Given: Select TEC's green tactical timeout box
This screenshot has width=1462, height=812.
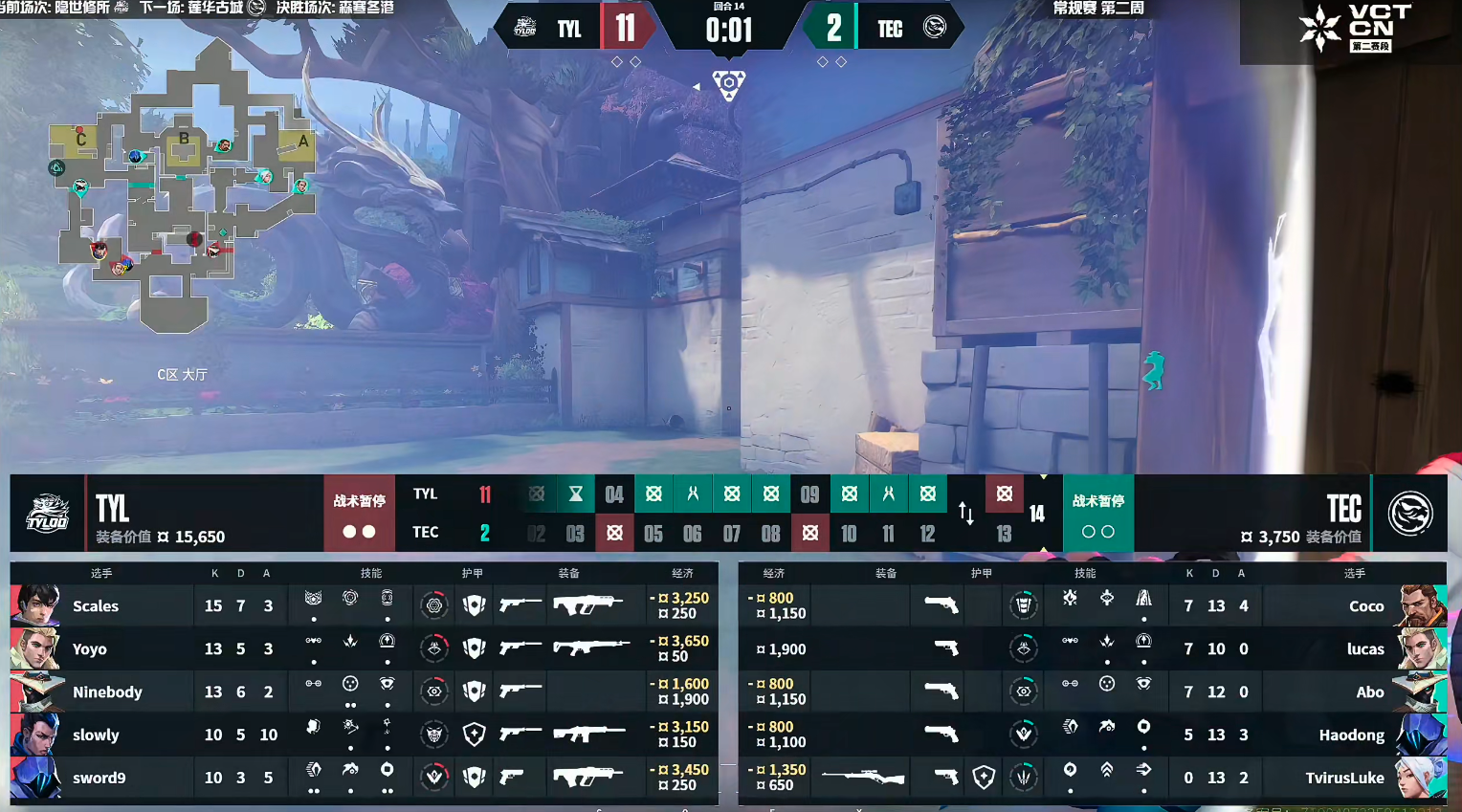Looking at the screenshot, I should (1097, 514).
